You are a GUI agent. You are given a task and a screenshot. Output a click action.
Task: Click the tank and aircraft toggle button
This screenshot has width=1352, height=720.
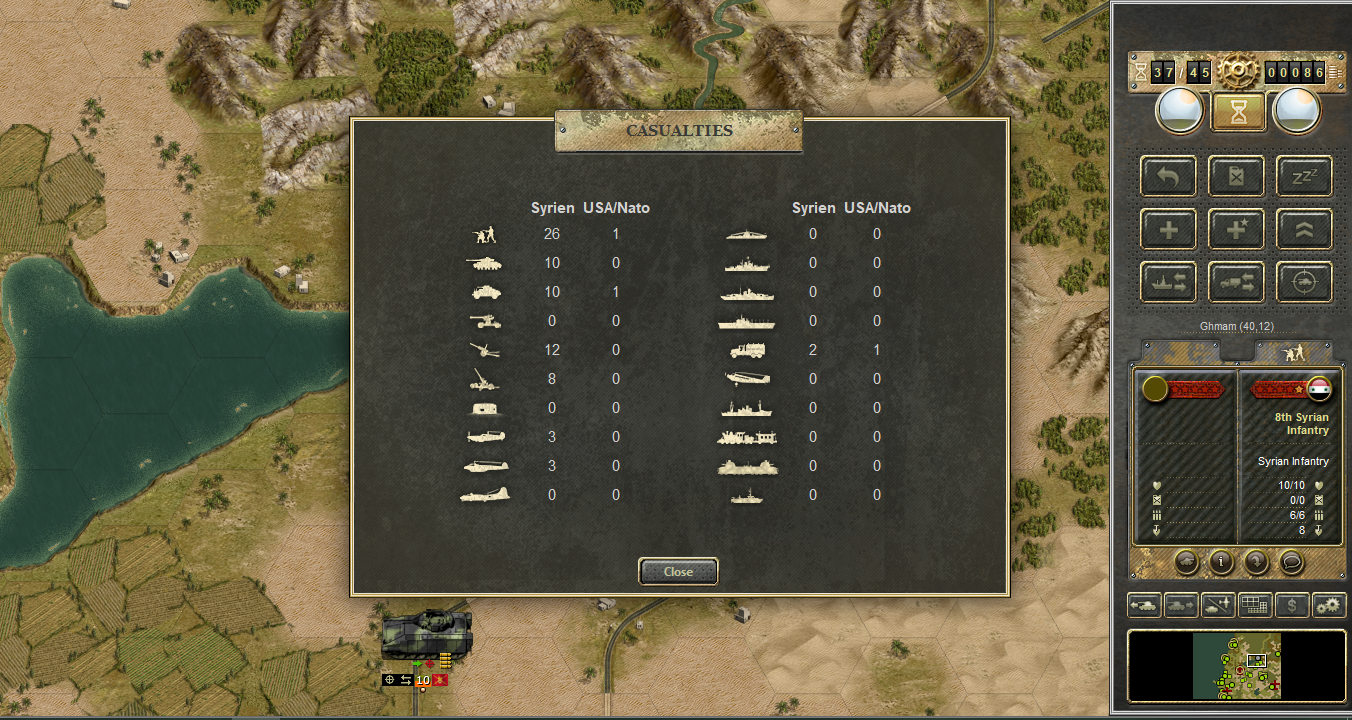(1218, 605)
